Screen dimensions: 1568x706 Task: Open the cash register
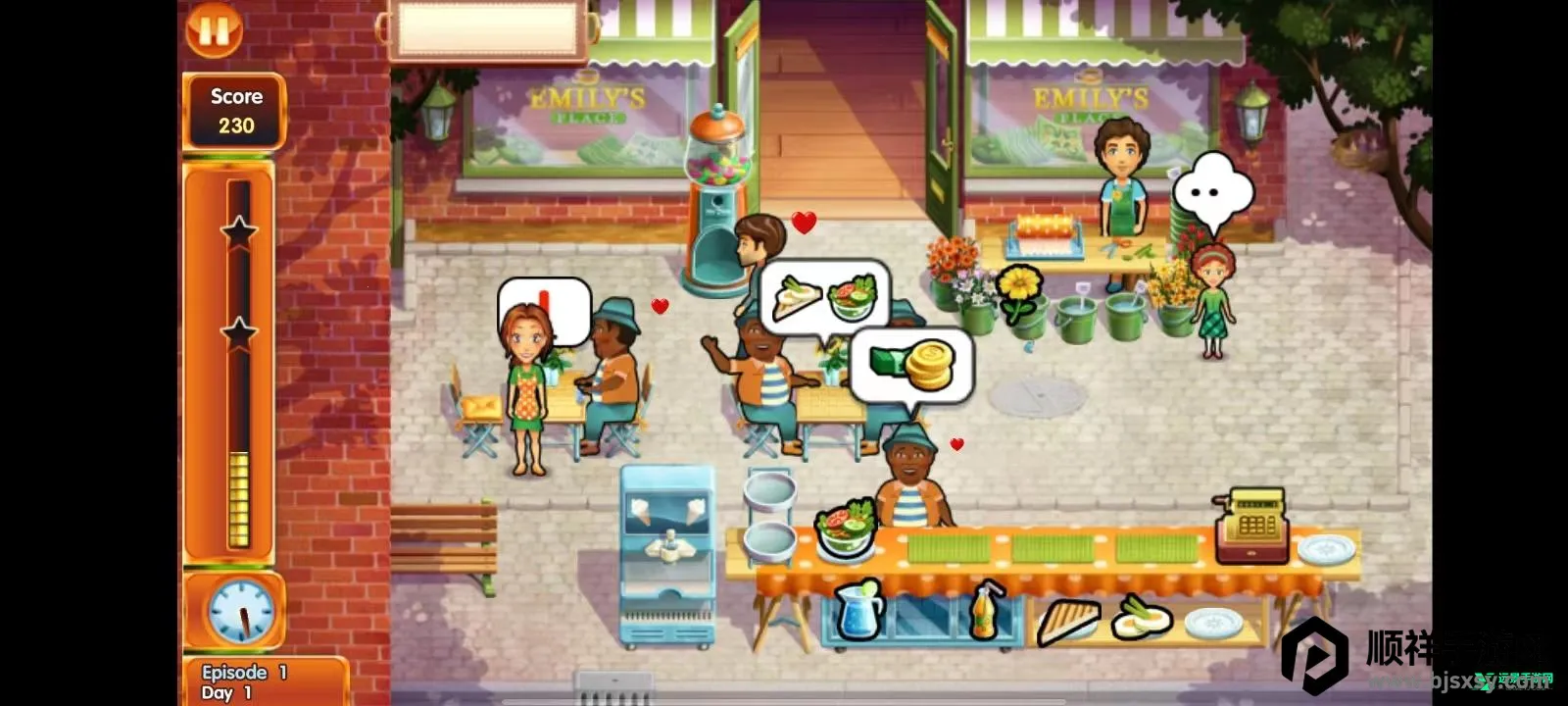(x=1252, y=526)
